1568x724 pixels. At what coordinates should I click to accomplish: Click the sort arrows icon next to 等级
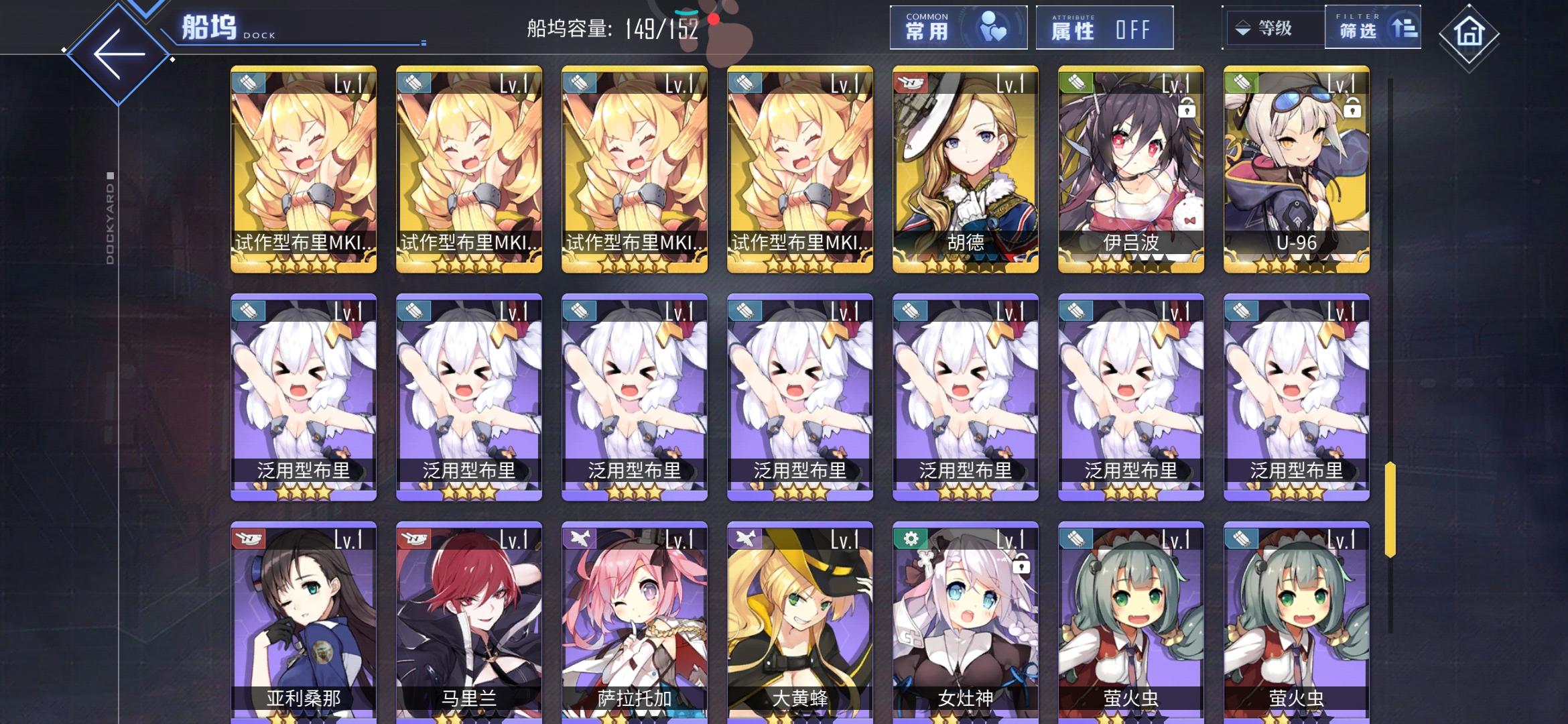pos(1243,29)
